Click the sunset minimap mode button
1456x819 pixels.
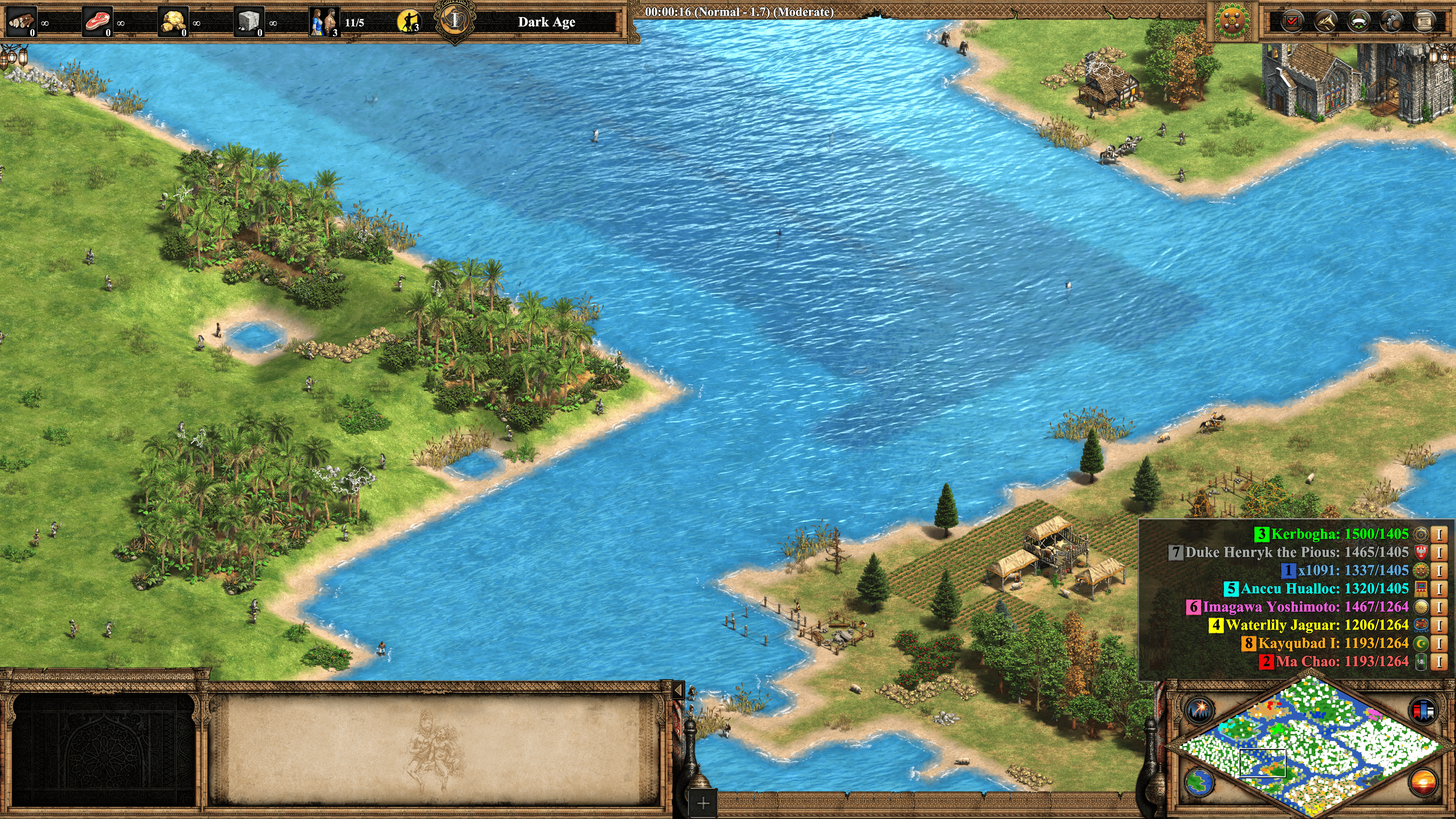[1423, 782]
